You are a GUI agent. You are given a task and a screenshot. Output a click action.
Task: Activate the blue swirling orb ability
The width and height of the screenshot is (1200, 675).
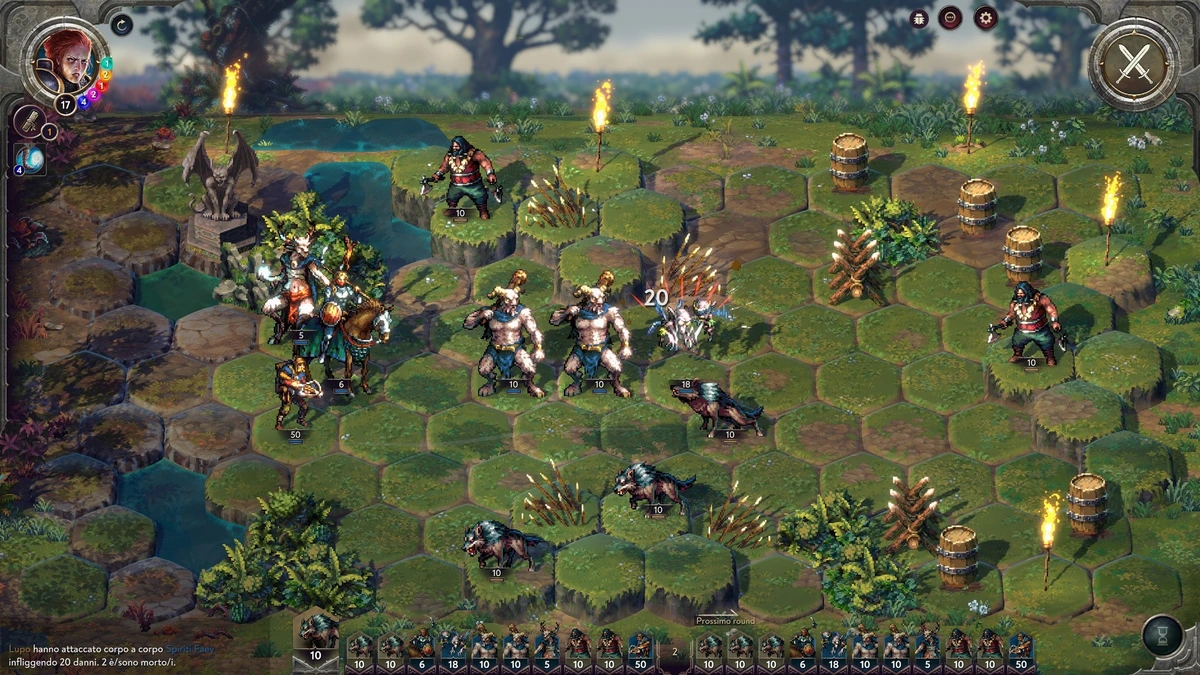click(x=30, y=158)
